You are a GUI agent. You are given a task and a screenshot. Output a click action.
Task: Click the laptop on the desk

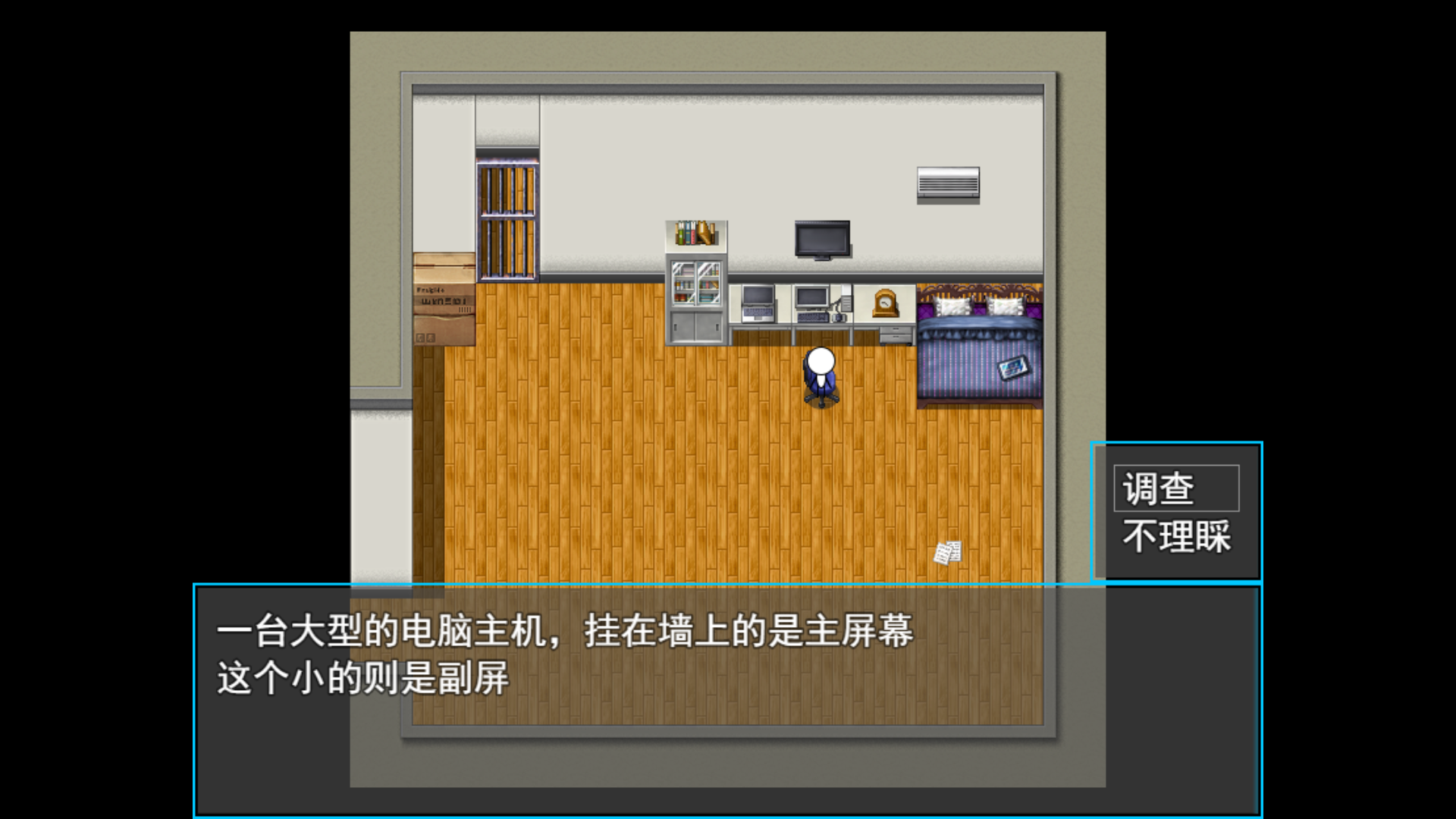[757, 303]
